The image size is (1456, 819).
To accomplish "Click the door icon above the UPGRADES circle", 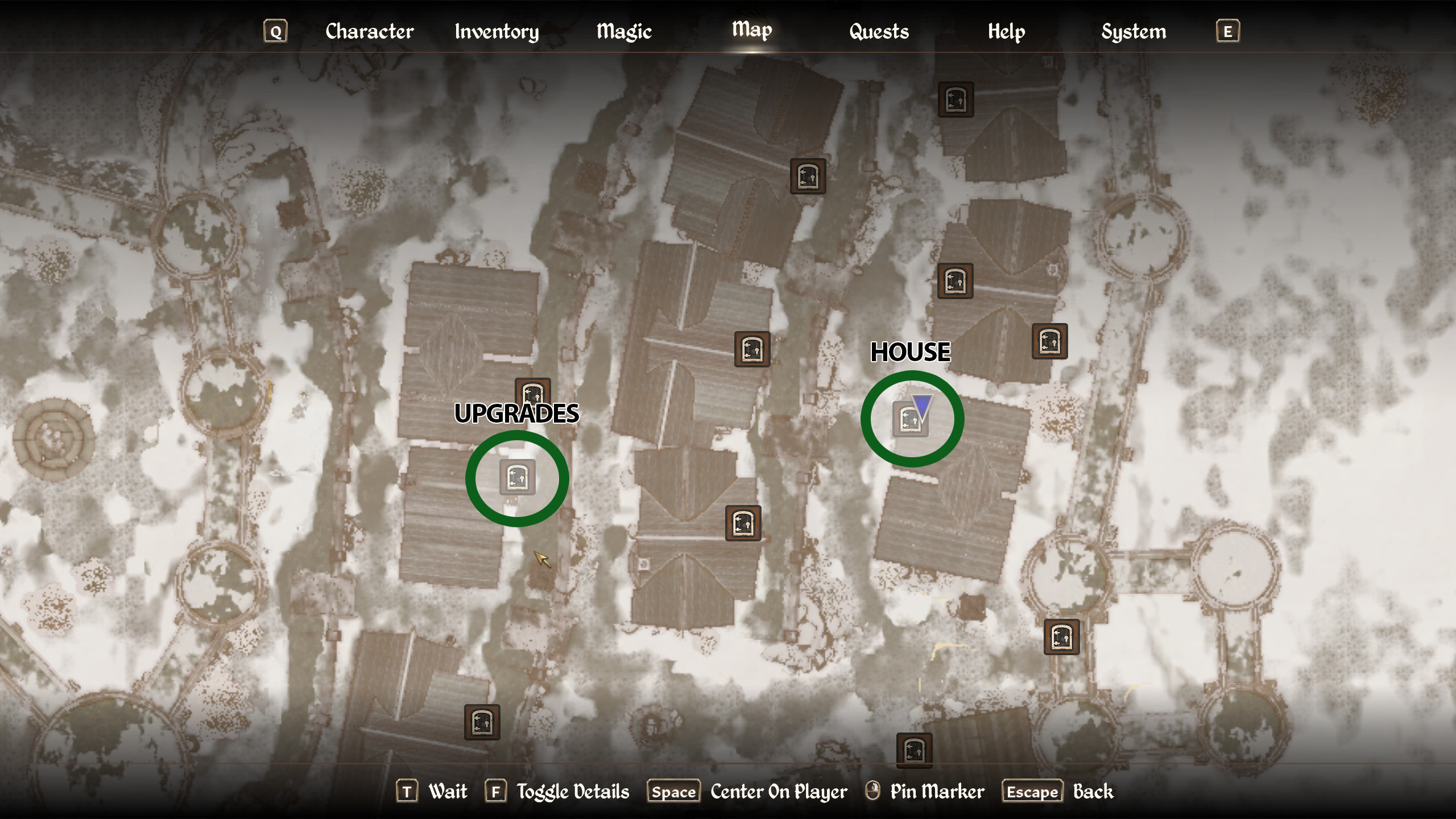I will (533, 394).
